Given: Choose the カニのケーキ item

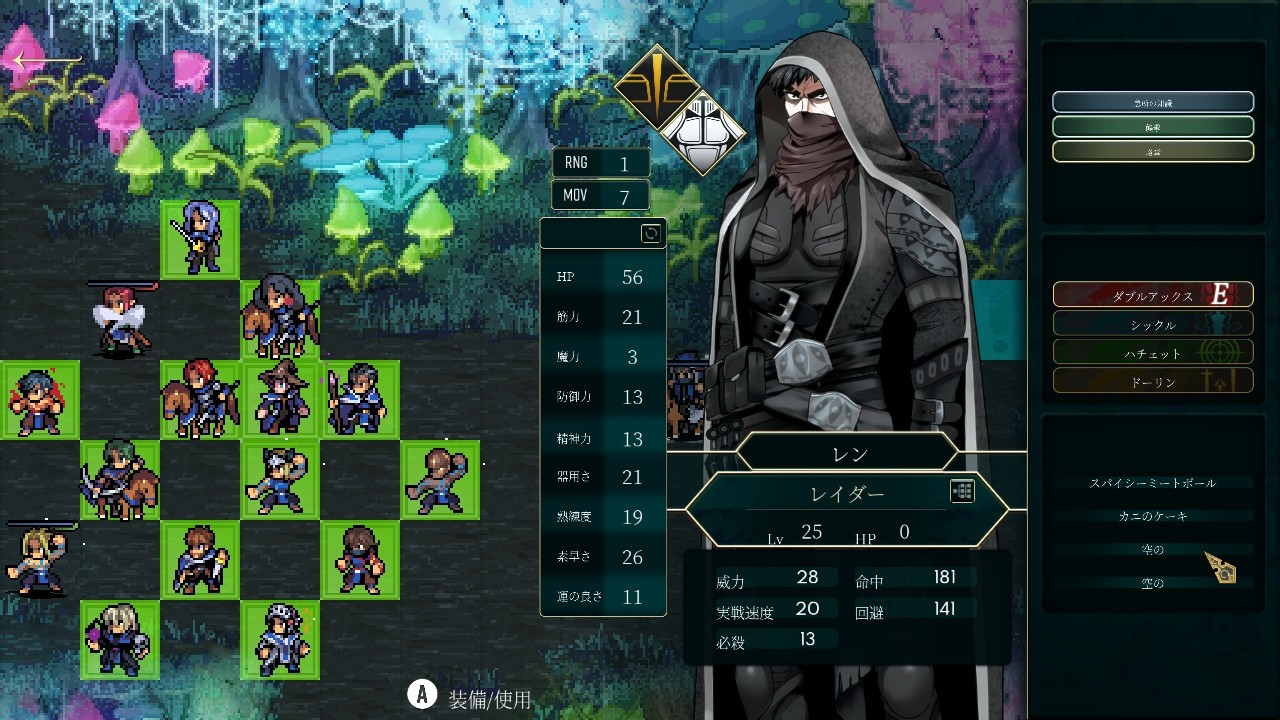Looking at the screenshot, I should coord(1152,516).
